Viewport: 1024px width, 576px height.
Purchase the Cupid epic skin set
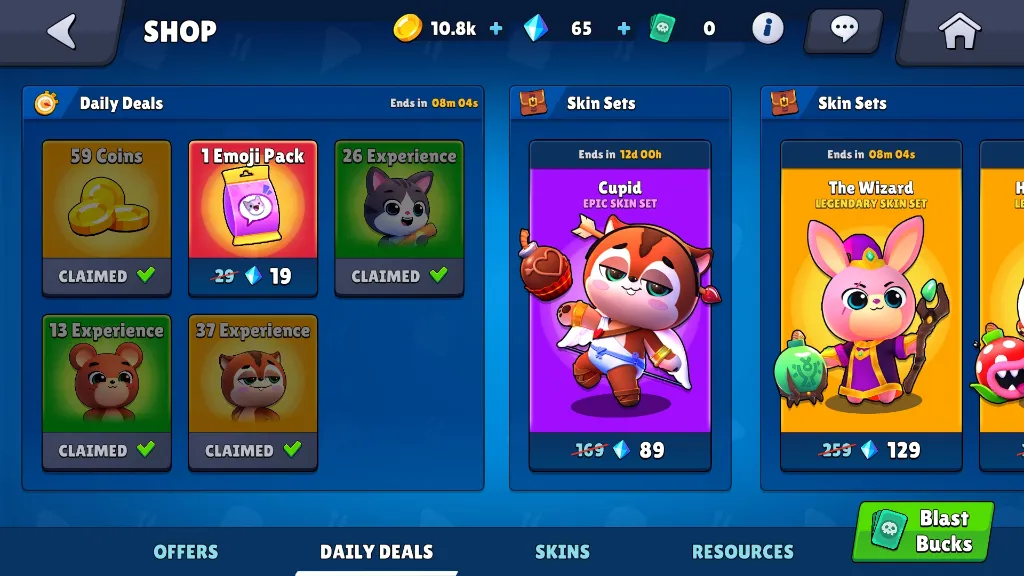pos(620,305)
